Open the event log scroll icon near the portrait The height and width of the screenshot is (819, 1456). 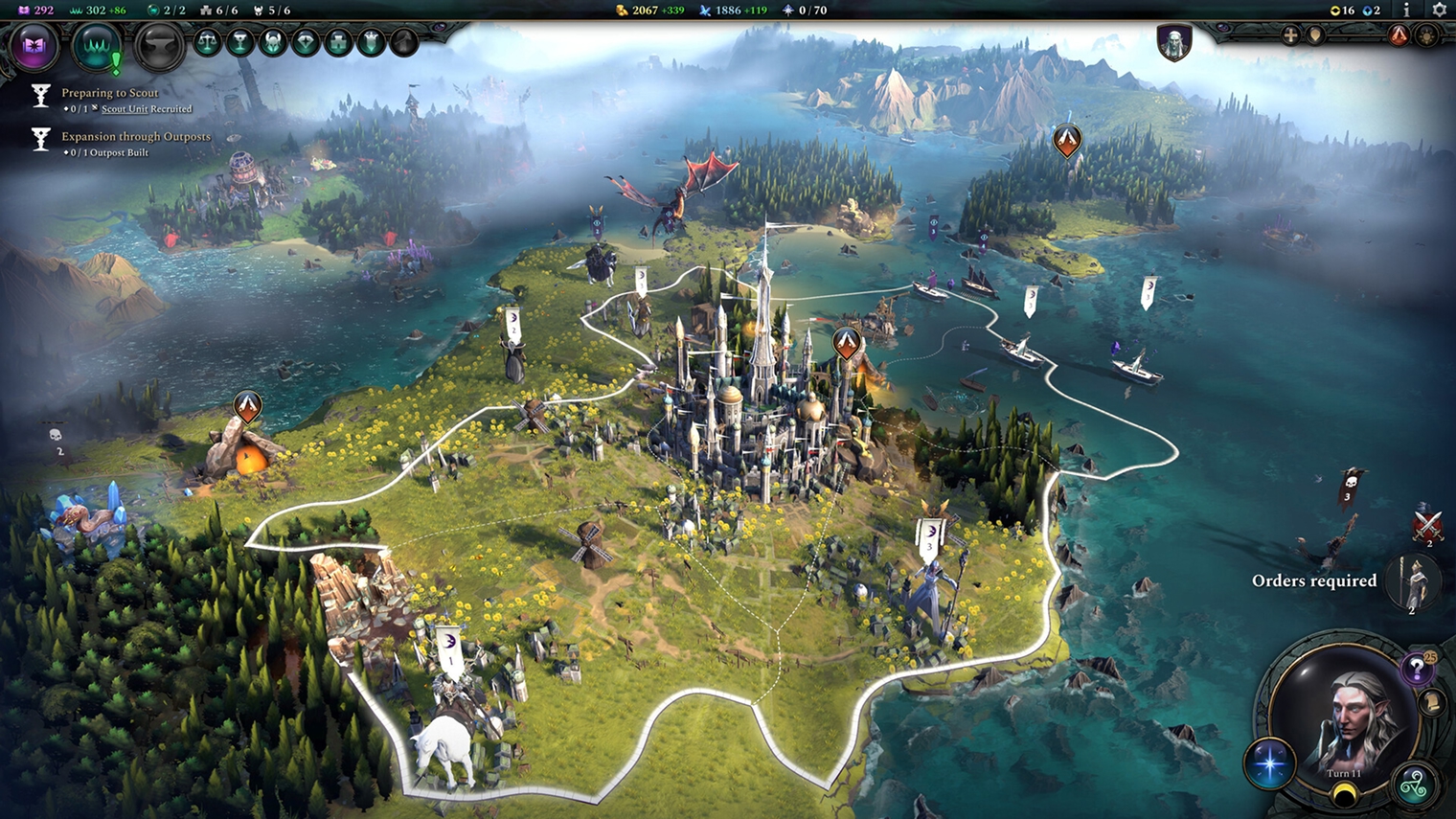[x=1430, y=702]
